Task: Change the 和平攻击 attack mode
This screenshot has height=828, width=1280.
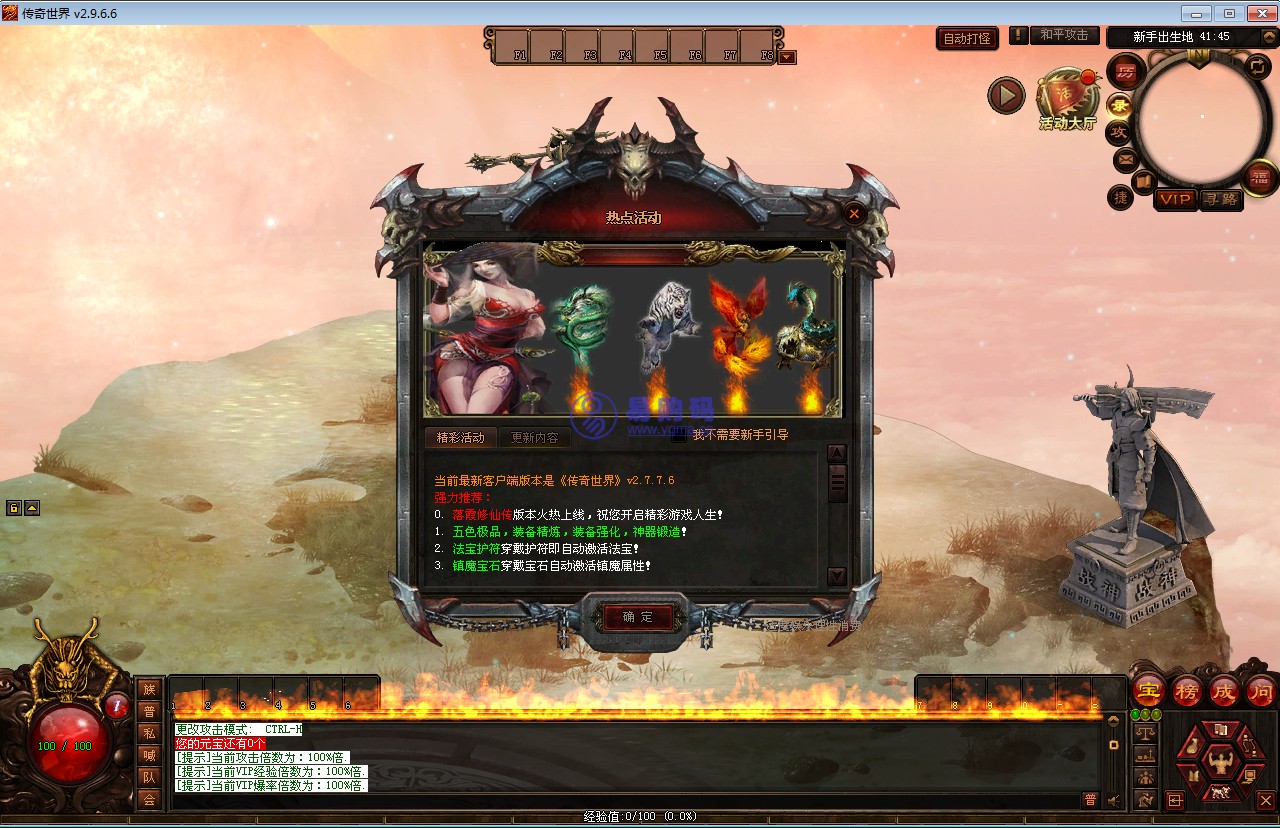Action: pos(1063,35)
